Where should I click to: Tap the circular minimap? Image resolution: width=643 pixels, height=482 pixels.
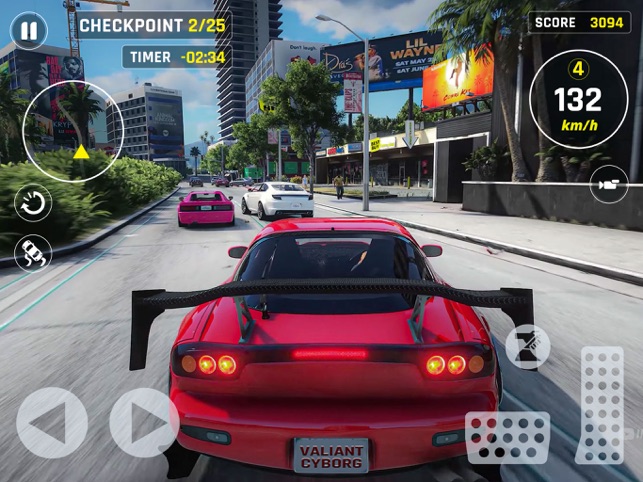[73, 131]
